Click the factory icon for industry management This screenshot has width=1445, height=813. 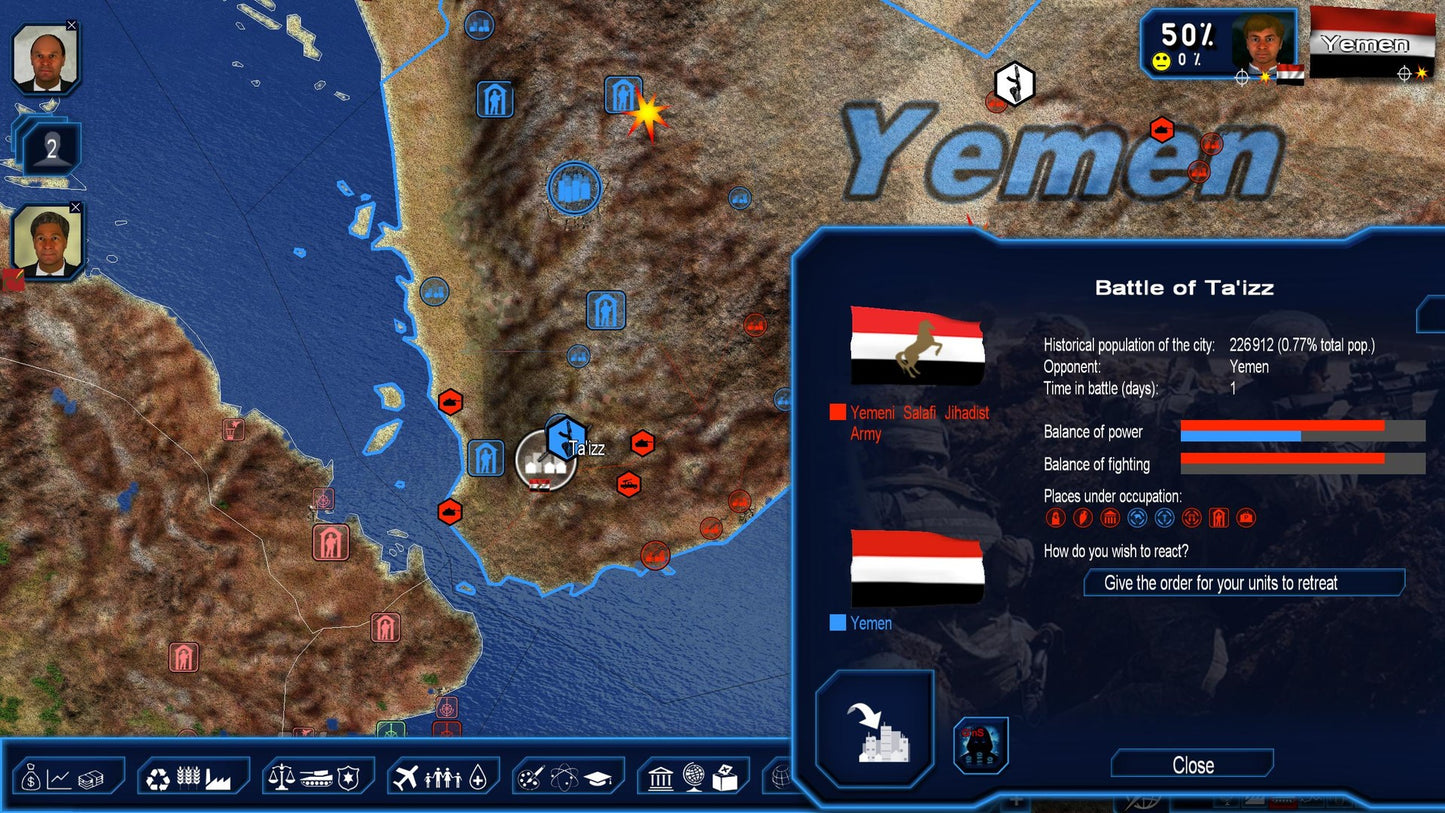click(218, 778)
